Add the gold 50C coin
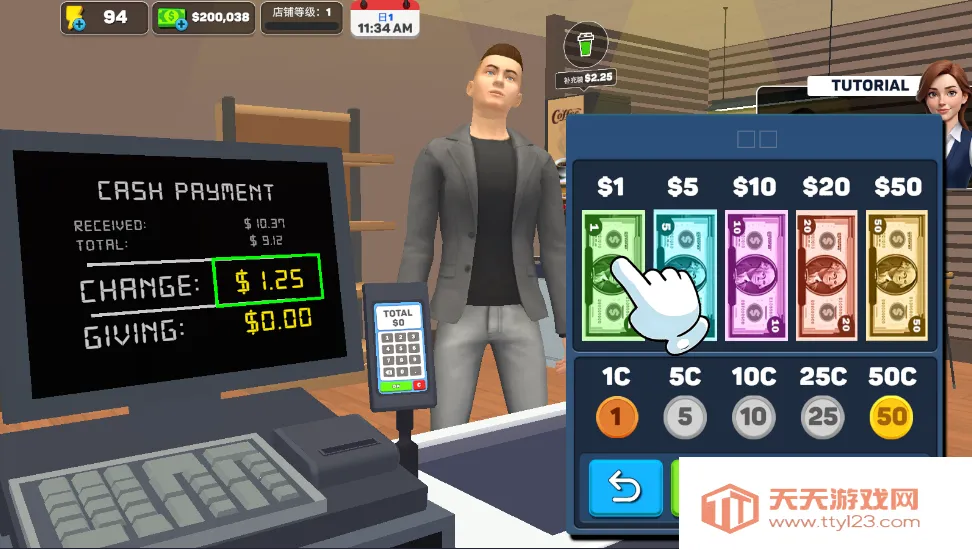This screenshot has width=972, height=550. click(x=891, y=415)
